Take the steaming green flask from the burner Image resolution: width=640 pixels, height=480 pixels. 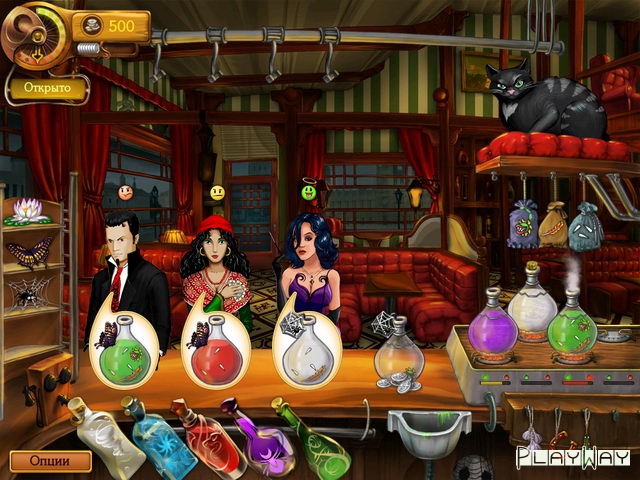click(571, 322)
